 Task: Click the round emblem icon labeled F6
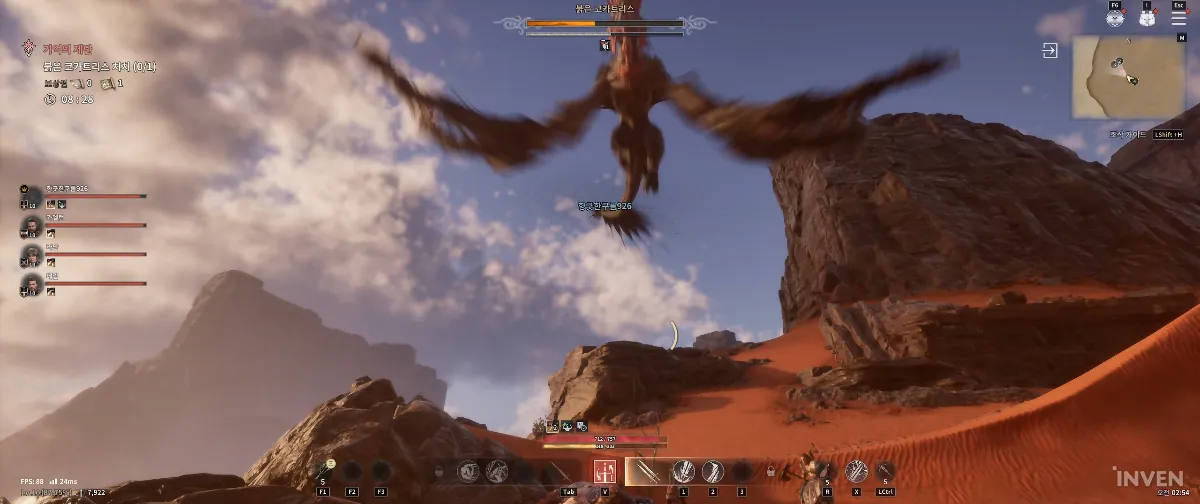pos(1116,17)
